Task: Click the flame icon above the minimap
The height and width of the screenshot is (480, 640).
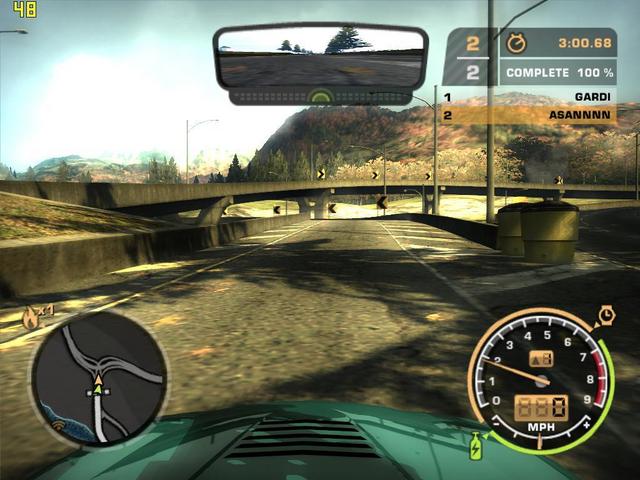Action: click(x=32, y=317)
